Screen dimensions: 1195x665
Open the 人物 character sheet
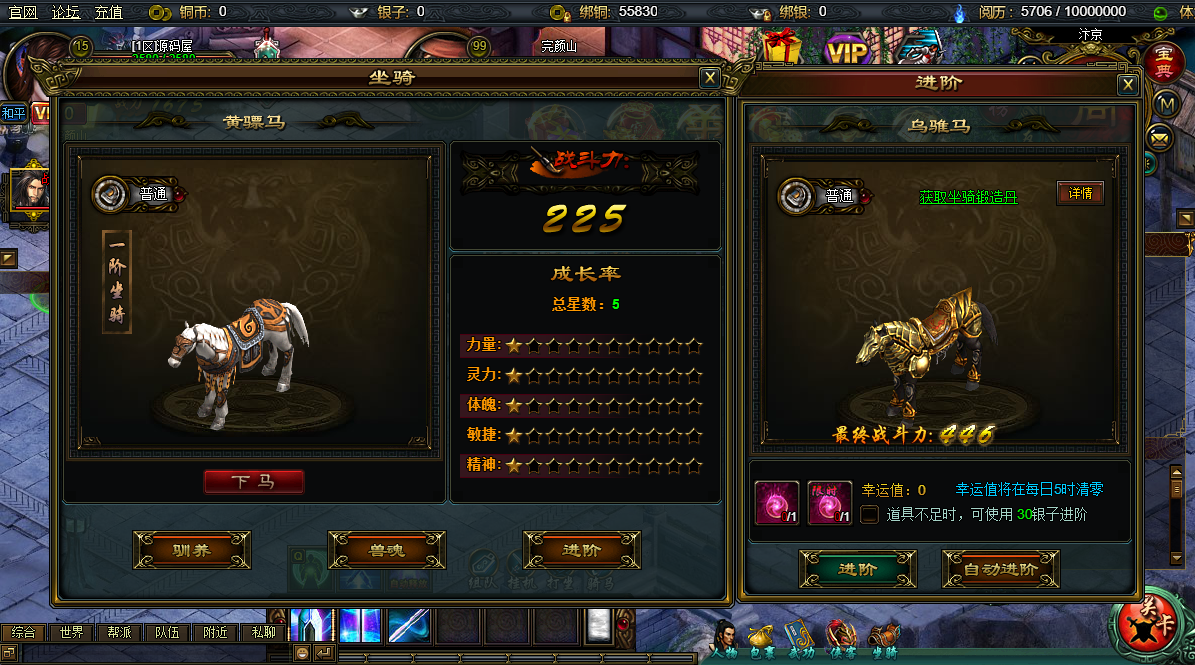click(726, 638)
